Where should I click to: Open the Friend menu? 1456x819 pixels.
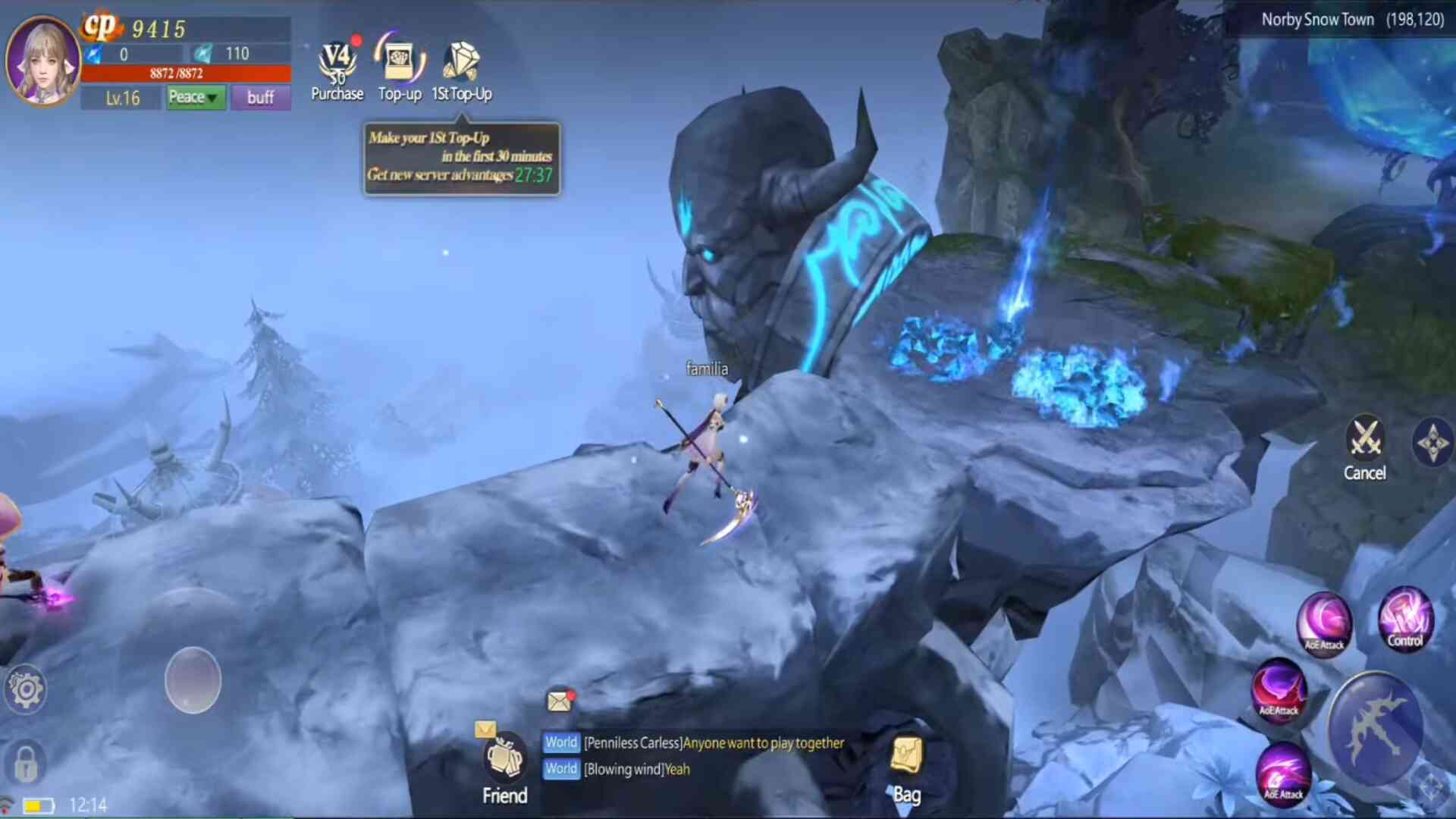coord(505,767)
